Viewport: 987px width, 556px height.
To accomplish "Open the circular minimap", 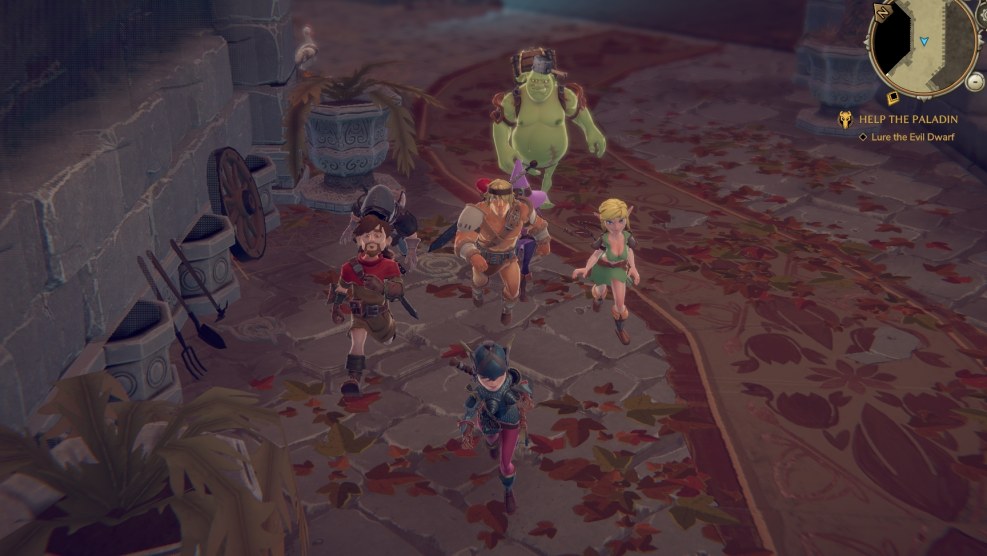I will tap(924, 44).
